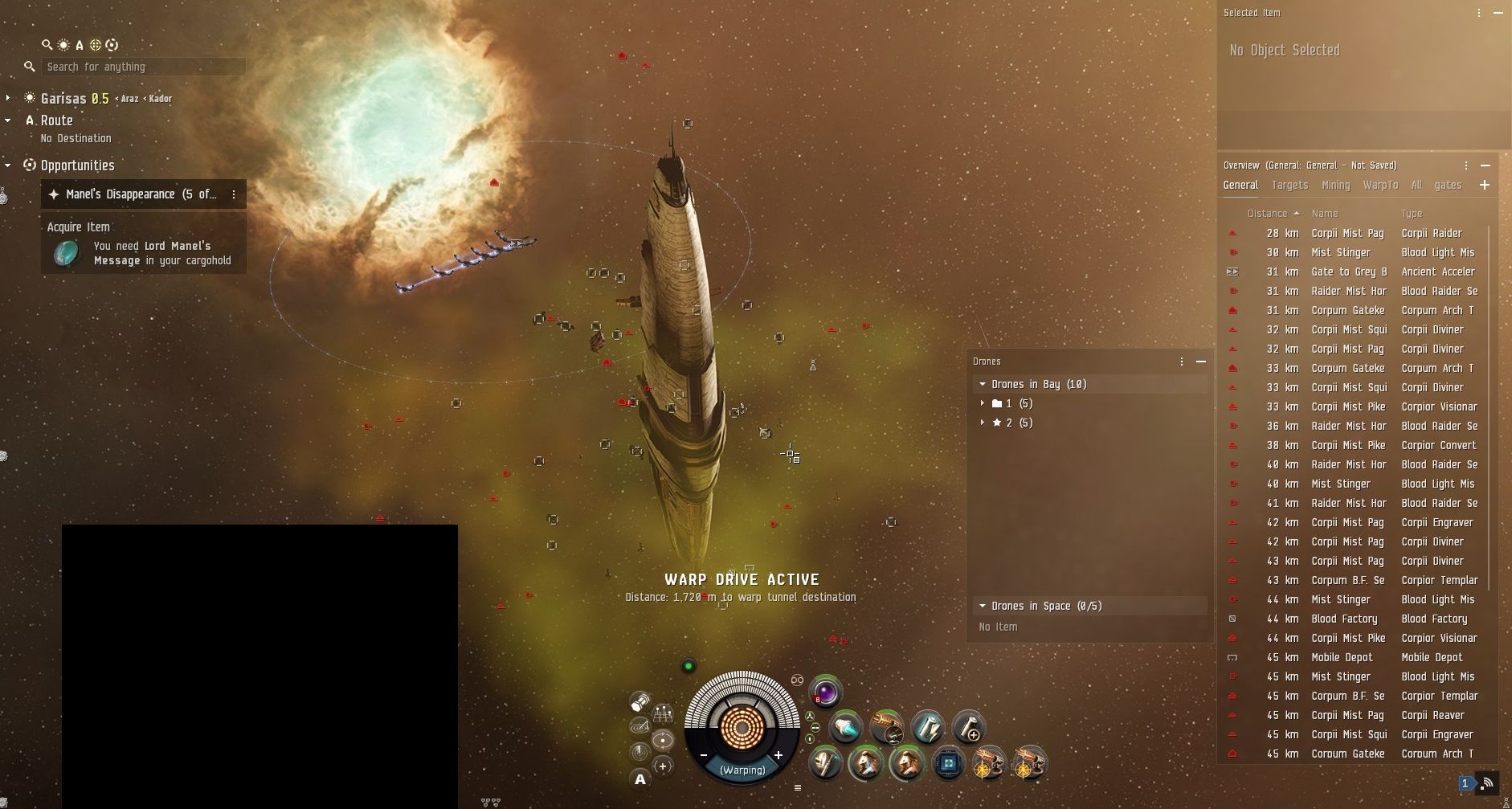Increase ship speed with plus button

pyautogui.click(x=778, y=755)
